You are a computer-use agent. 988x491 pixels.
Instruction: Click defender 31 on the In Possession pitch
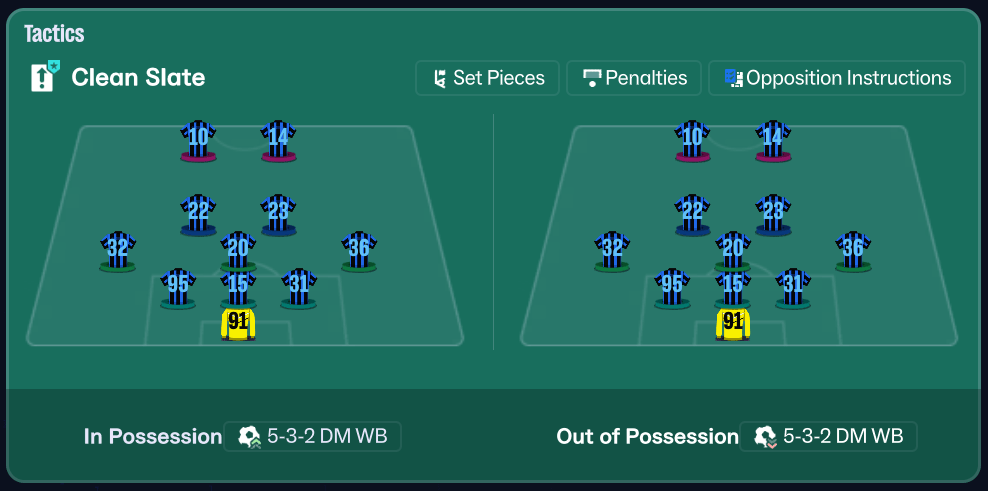(x=298, y=286)
